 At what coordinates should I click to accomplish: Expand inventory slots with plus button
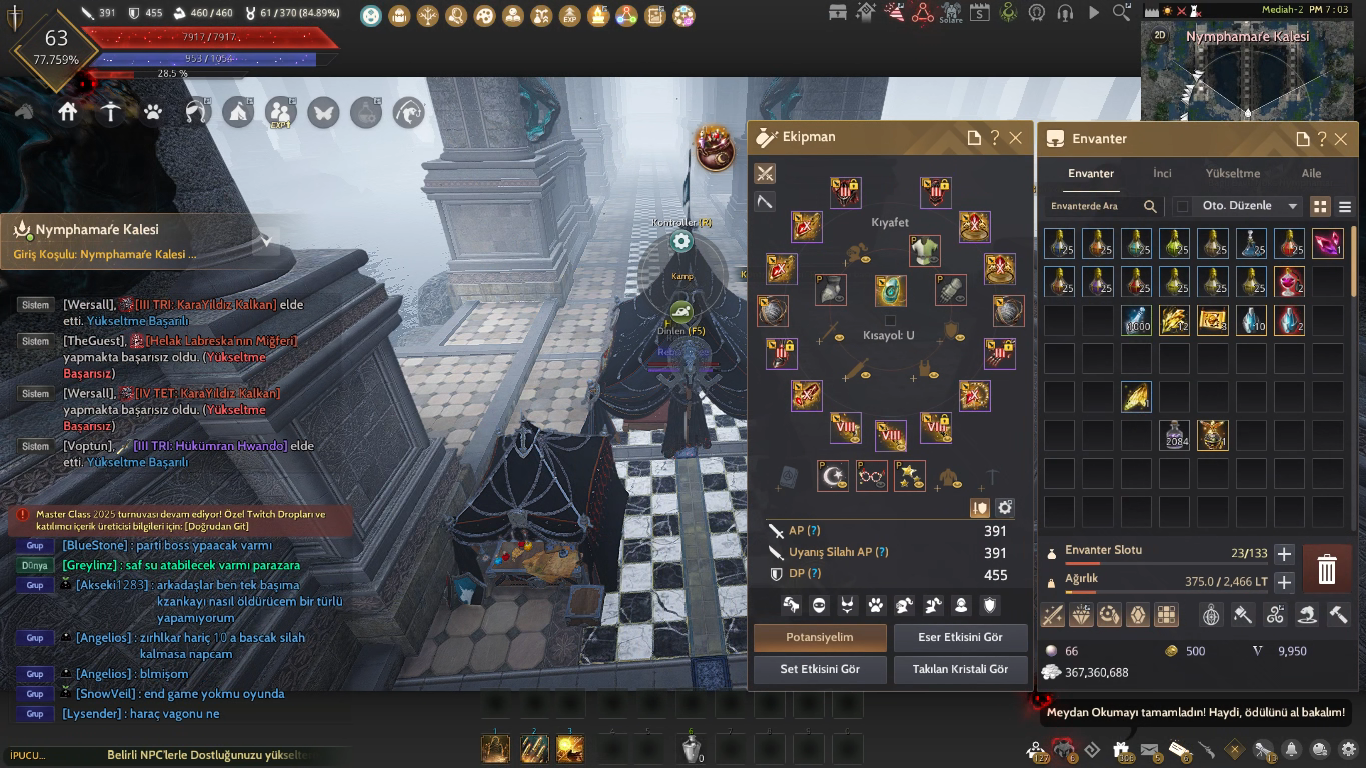click(1285, 554)
